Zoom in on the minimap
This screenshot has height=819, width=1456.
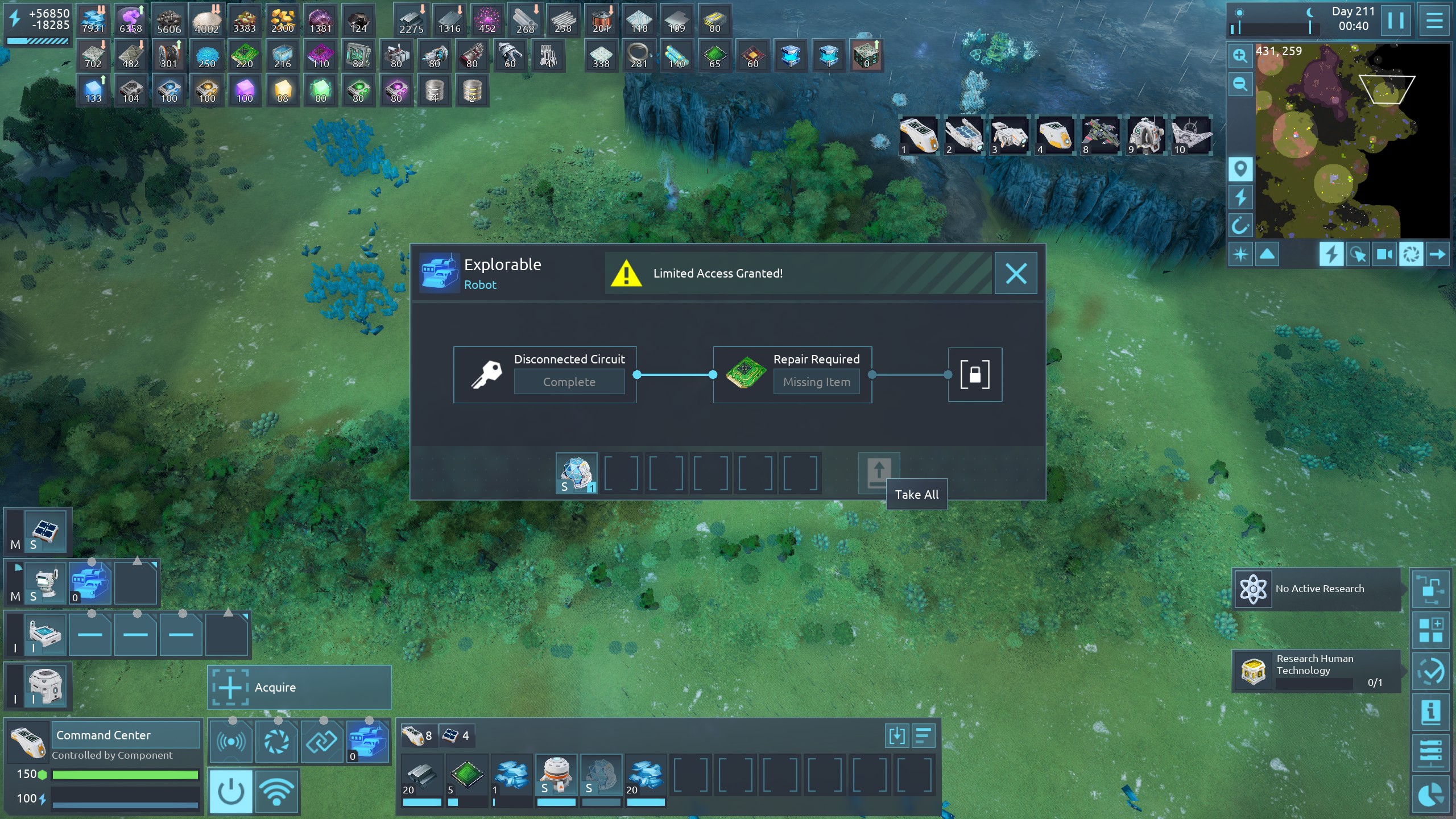[x=1240, y=56]
